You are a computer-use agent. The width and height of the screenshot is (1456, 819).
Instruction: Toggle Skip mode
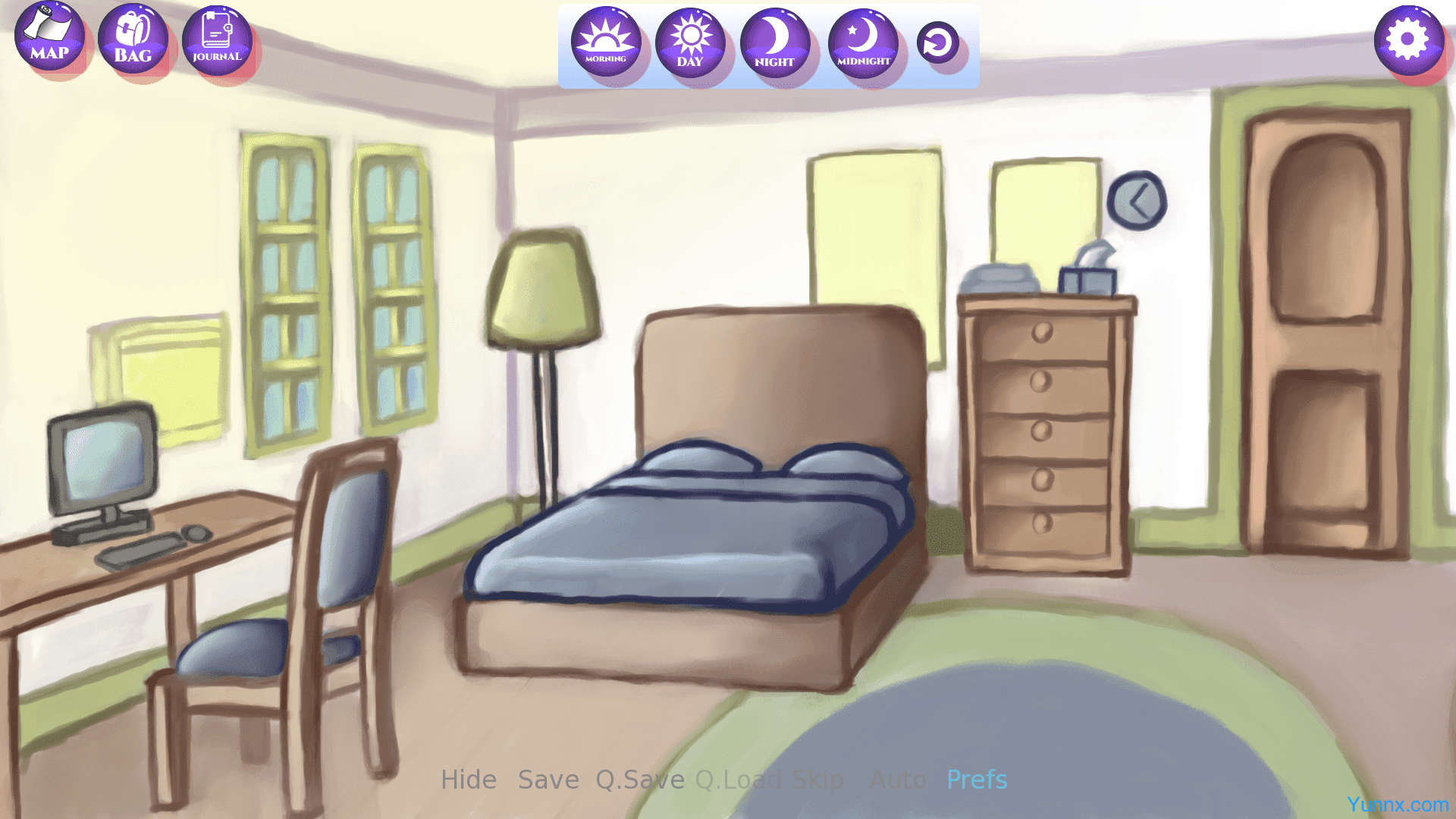(x=817, y=780)
